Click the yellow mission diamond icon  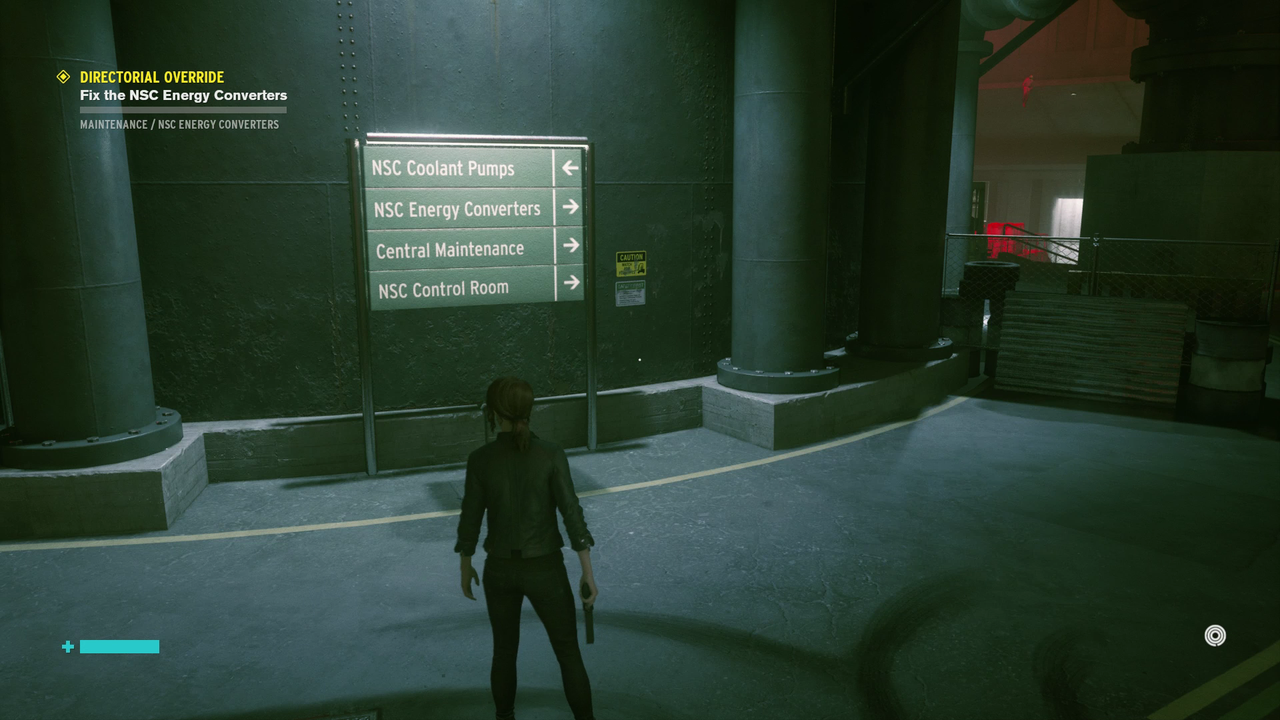[x=63, y=77]
